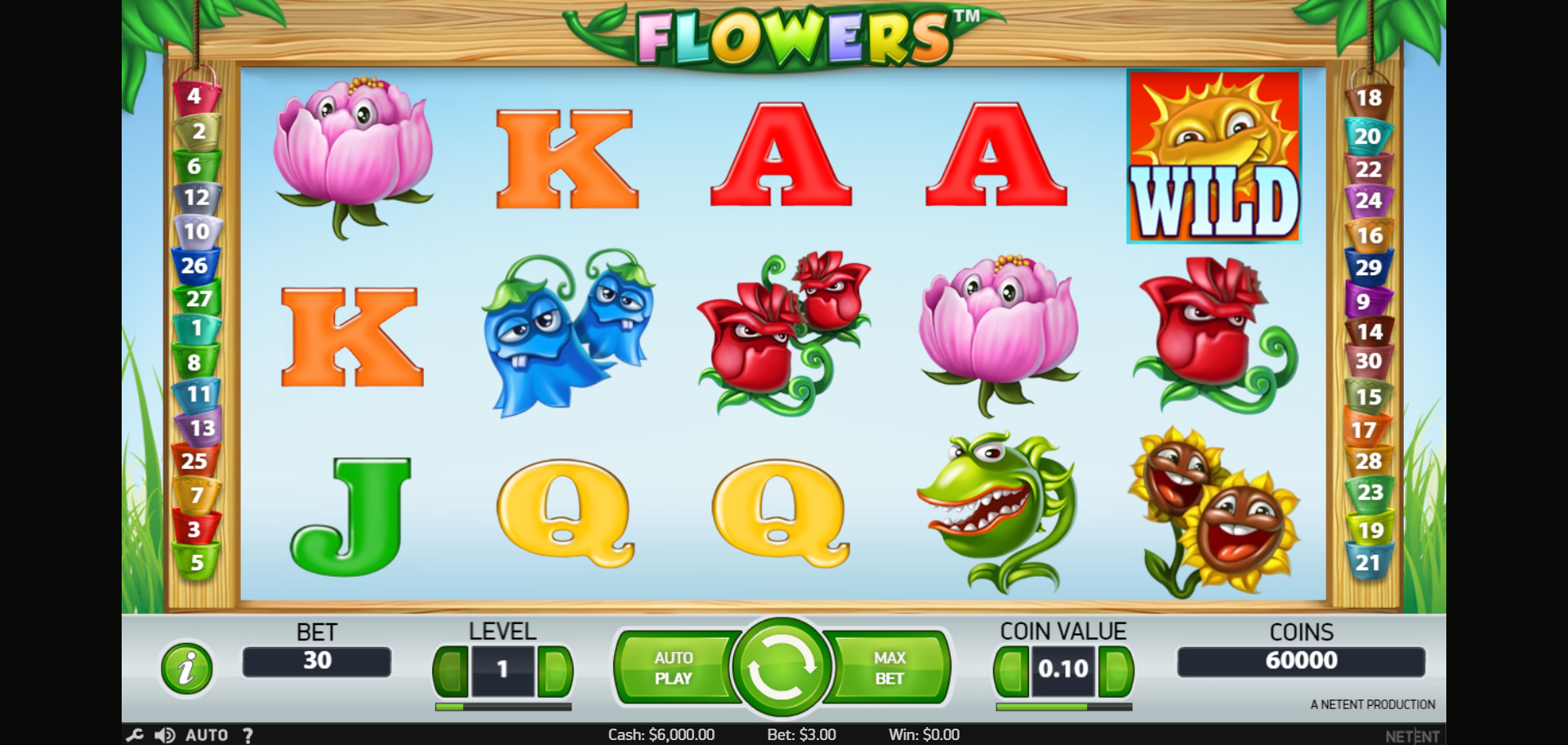Raise the Coin Value
The height and width of the screenshot is (745, 1568).
pos(1116,671)
